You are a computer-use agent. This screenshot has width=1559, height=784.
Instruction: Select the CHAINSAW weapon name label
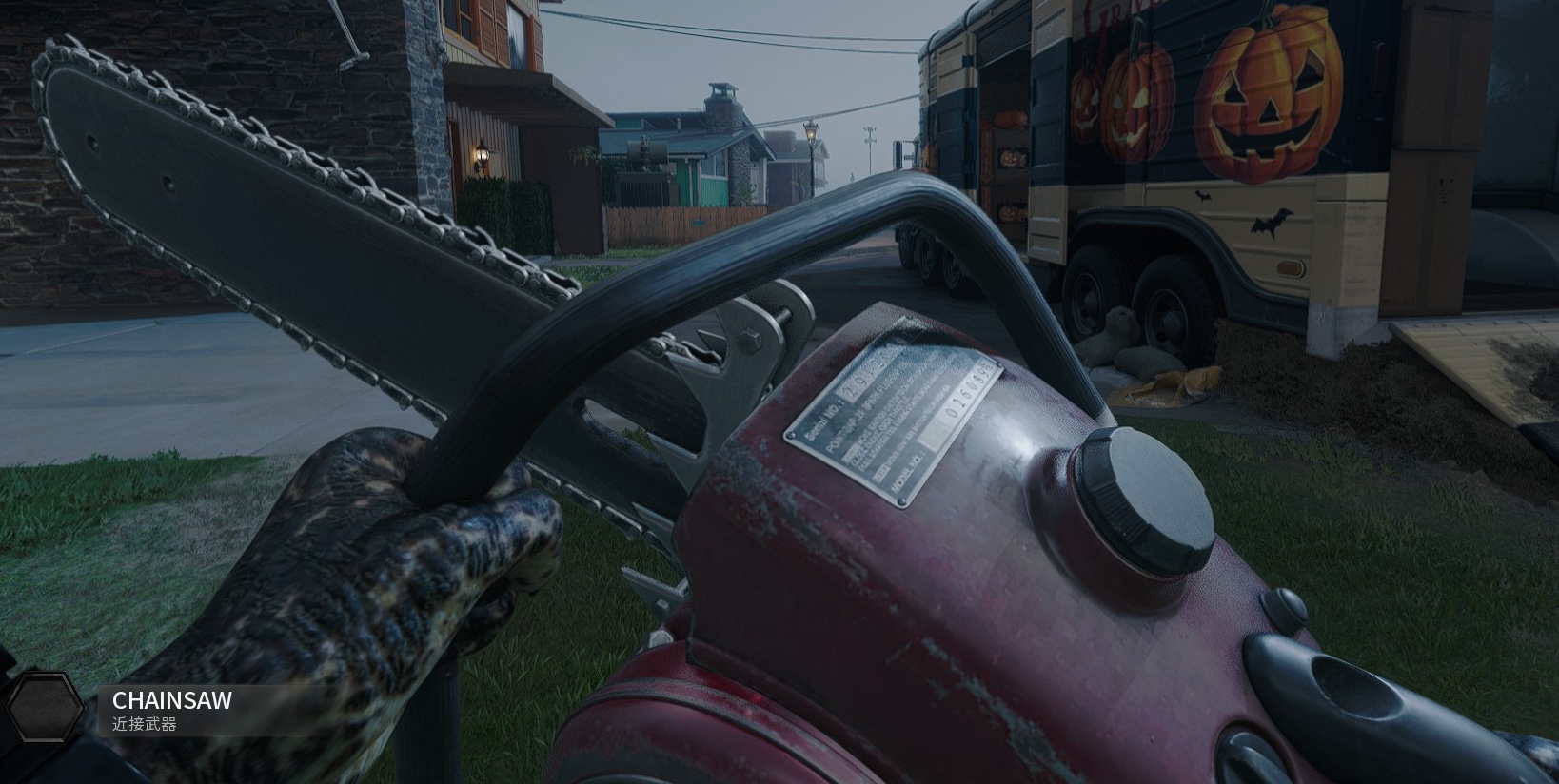172,701
